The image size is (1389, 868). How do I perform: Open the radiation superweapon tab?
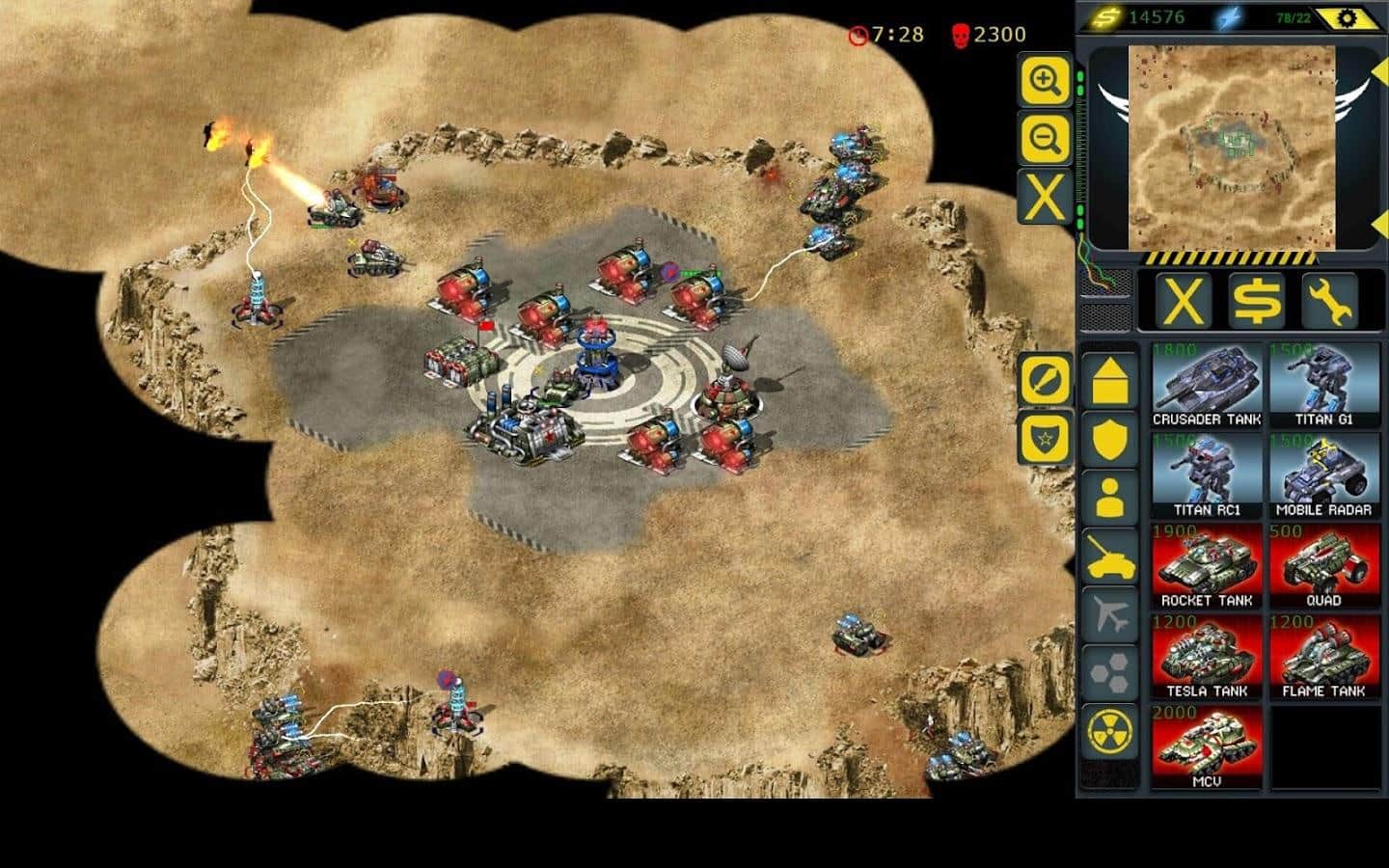point(1110,732)
